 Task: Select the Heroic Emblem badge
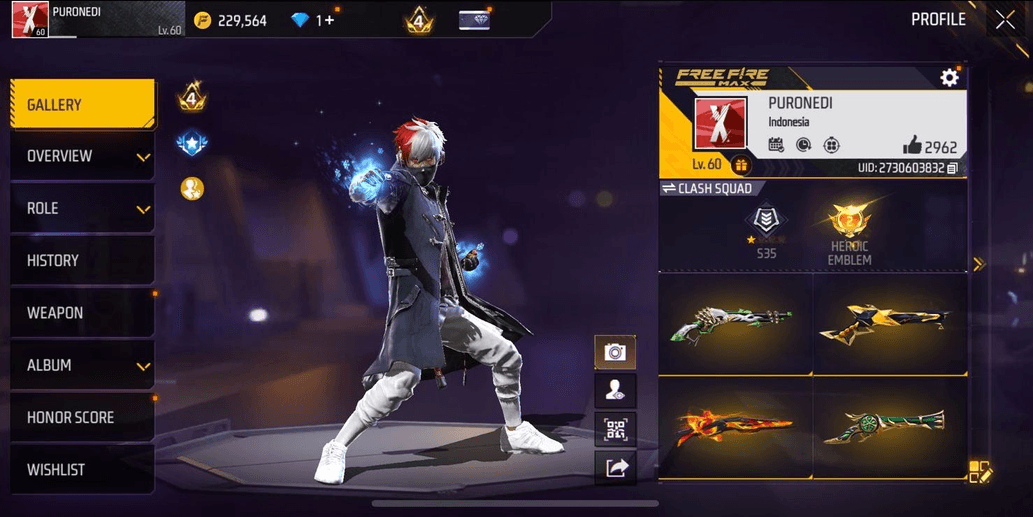click(849, 234)
